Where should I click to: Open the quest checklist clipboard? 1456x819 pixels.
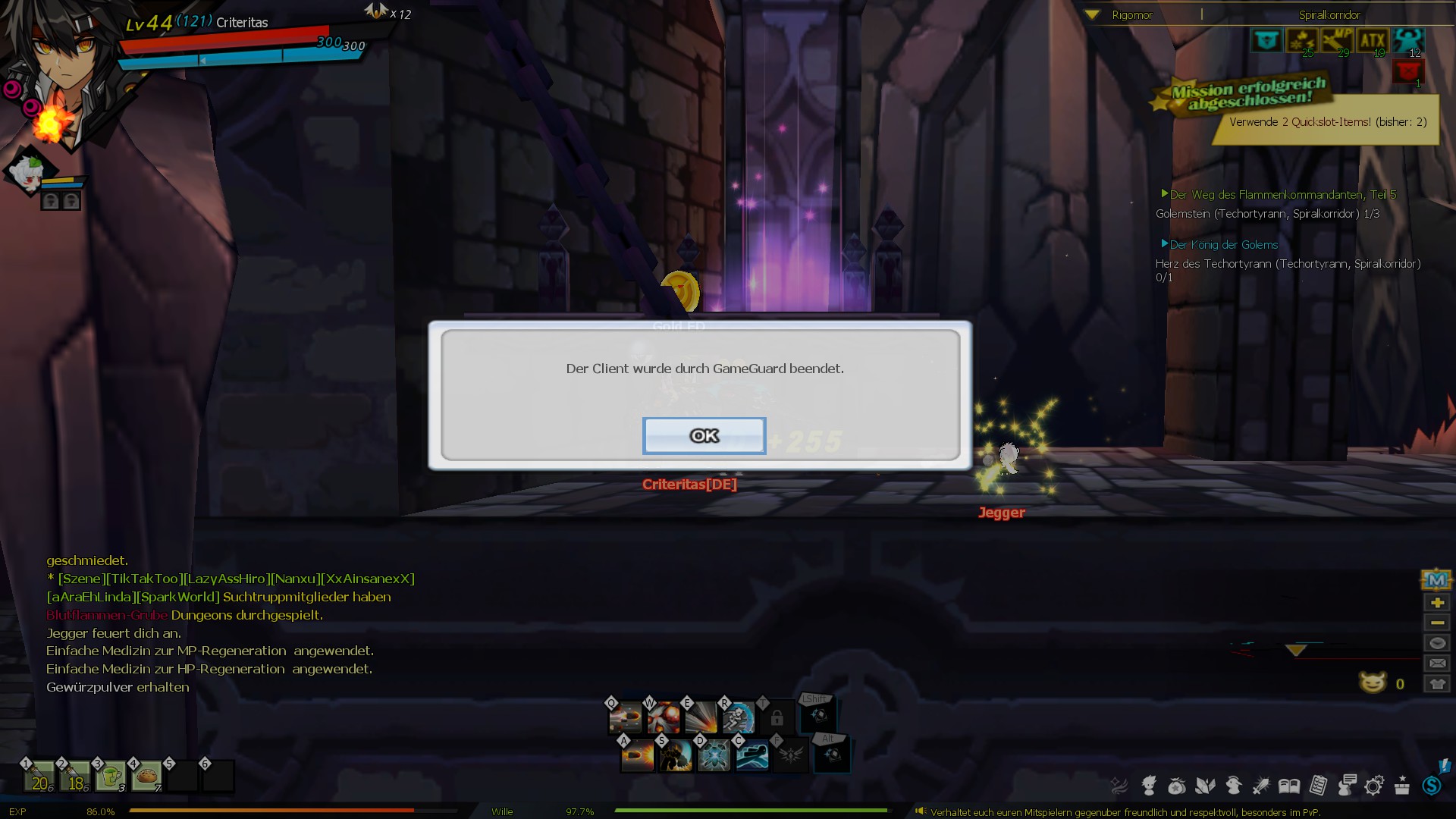(x=1318, y=786)
